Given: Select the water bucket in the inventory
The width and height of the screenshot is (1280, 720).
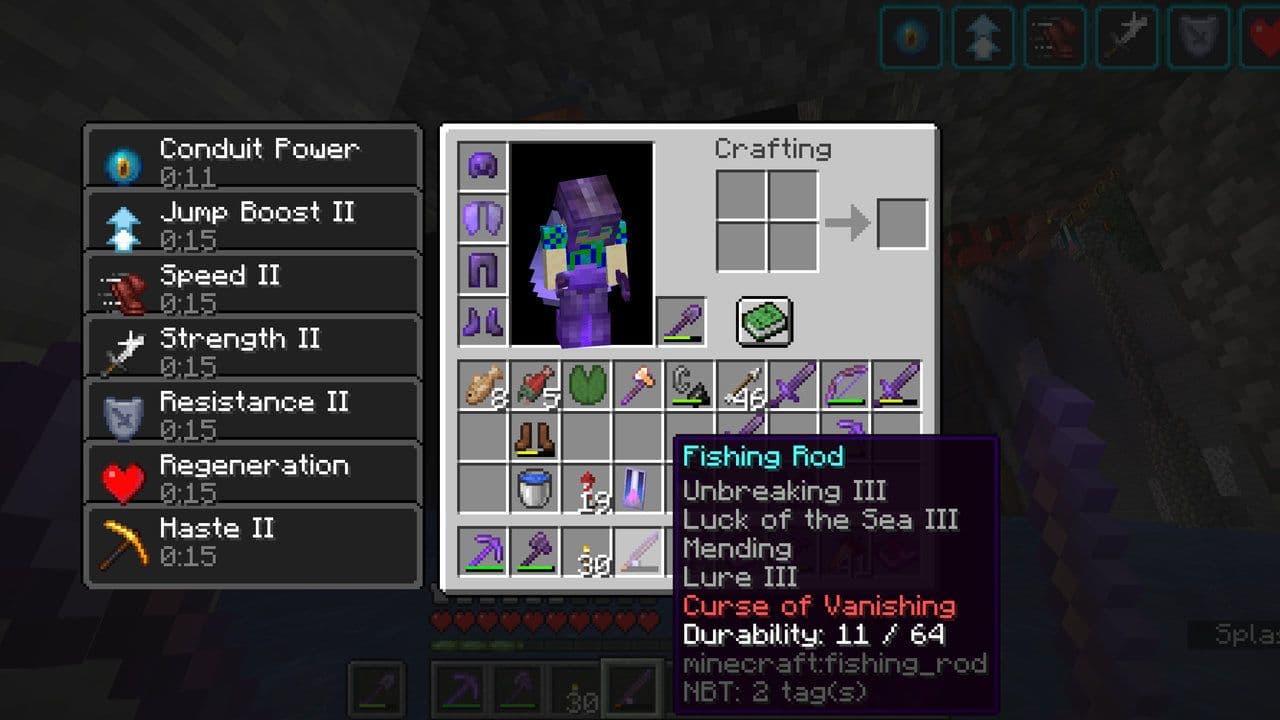Looking at the screenshot, I should point(536,490).
